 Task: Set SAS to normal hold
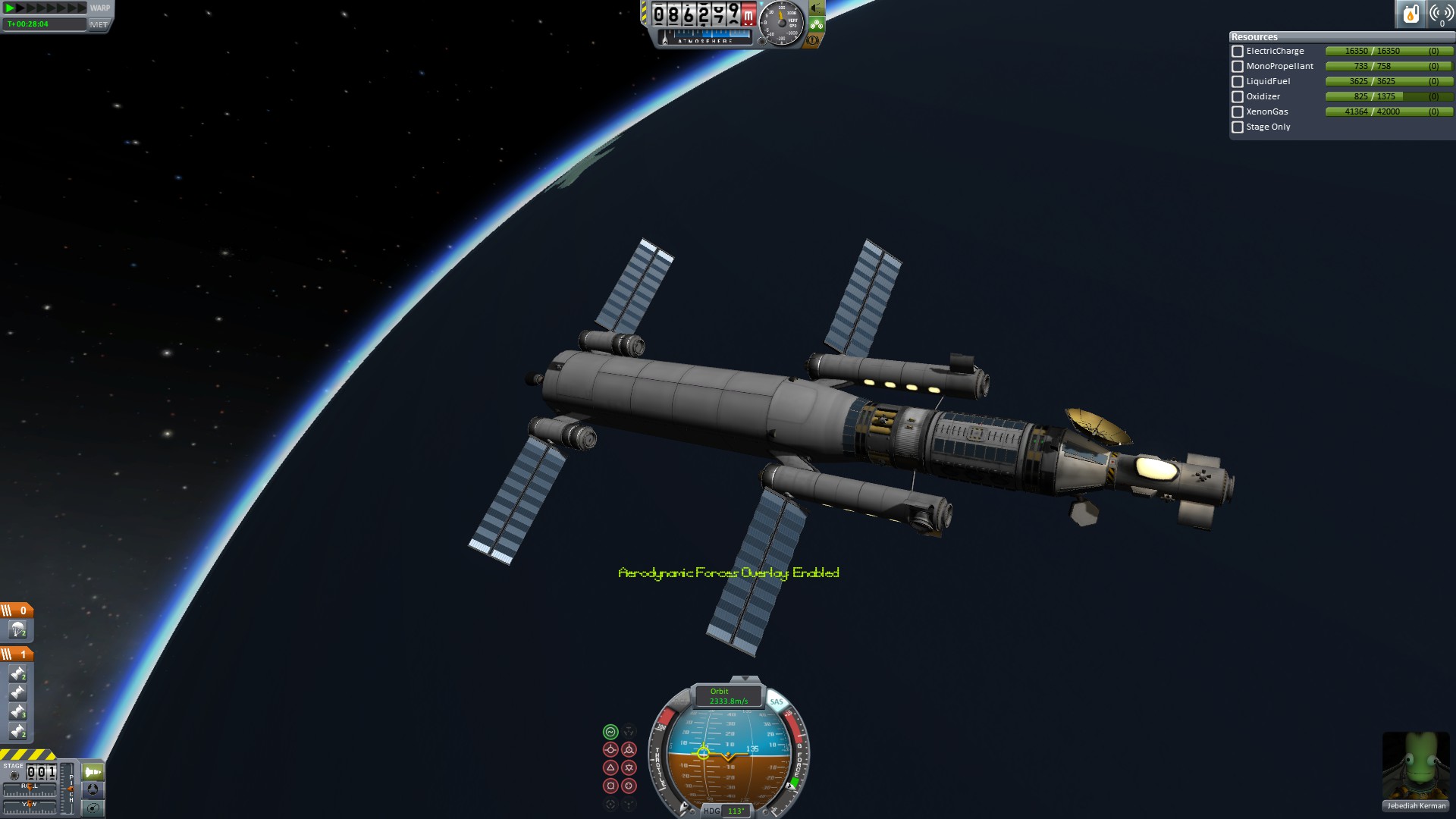pyautogui.click(x=610, y=768)
